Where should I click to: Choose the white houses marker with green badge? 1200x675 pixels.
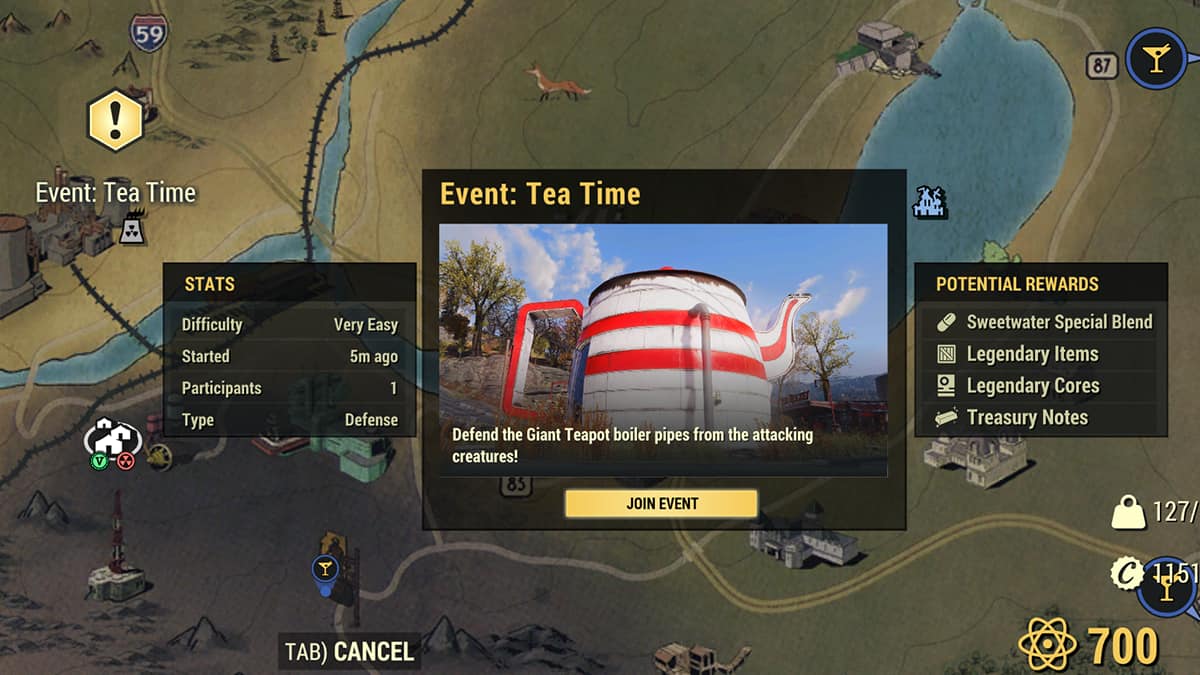coord(112,438)
